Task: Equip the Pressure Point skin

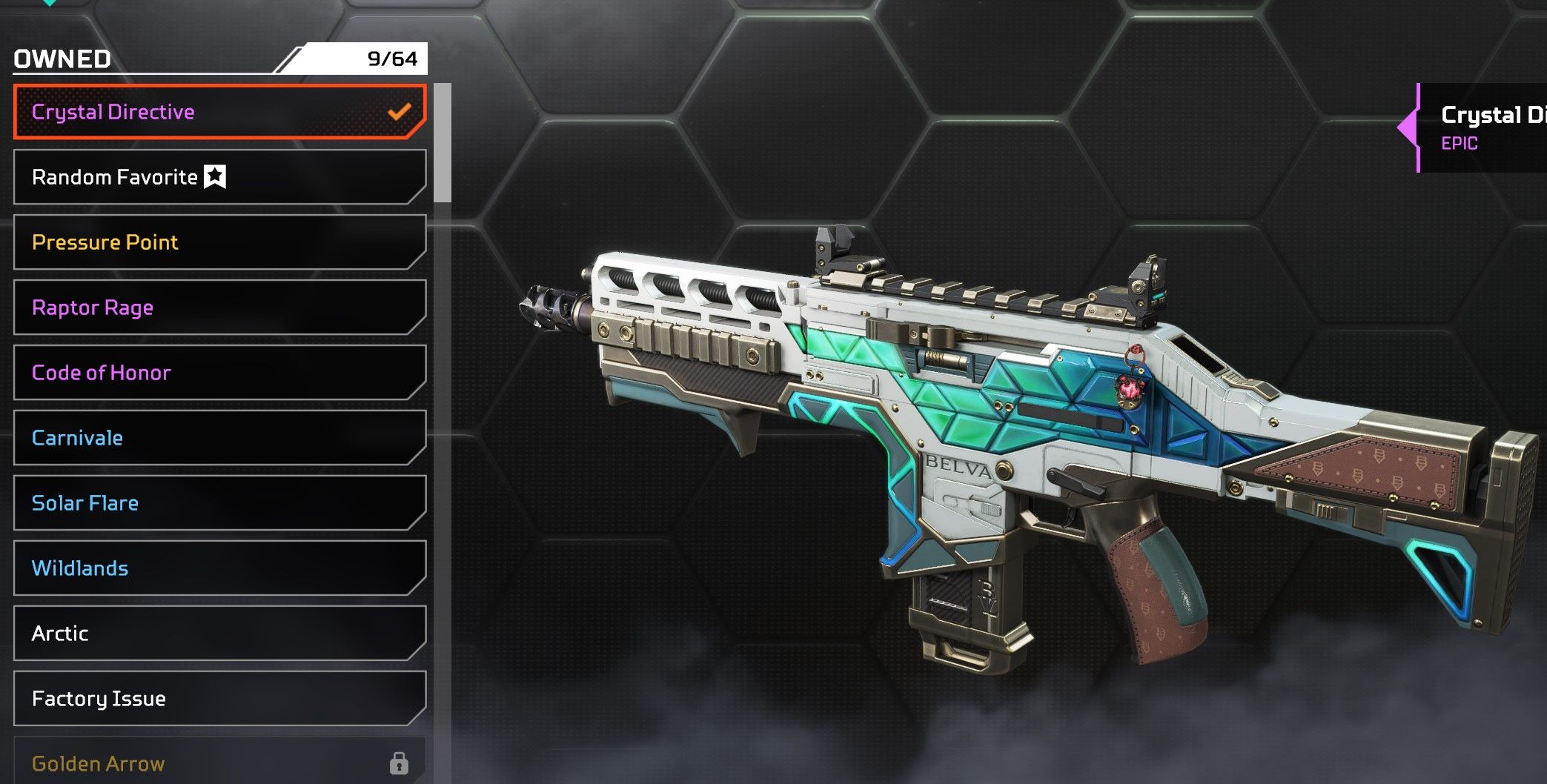Action: tap(219, 242)
